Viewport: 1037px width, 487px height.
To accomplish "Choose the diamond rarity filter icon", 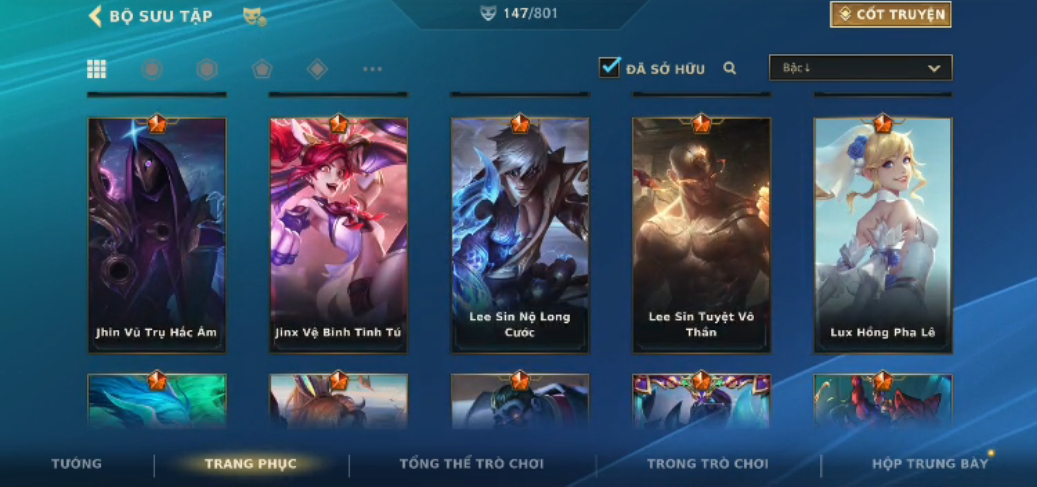I will (317, 69).
